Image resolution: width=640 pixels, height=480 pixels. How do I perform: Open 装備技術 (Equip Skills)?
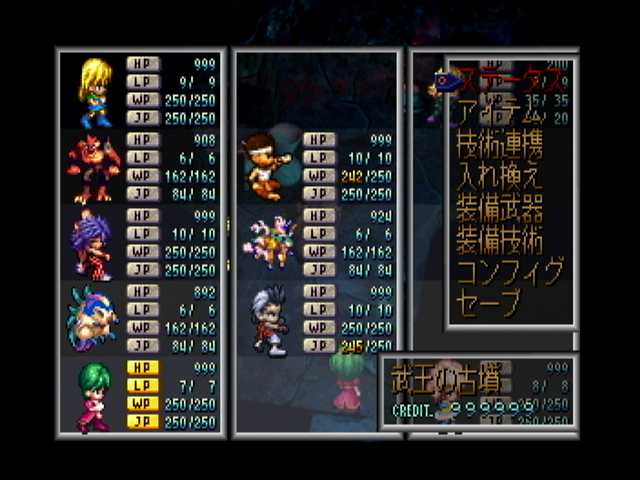coord(499,240)
